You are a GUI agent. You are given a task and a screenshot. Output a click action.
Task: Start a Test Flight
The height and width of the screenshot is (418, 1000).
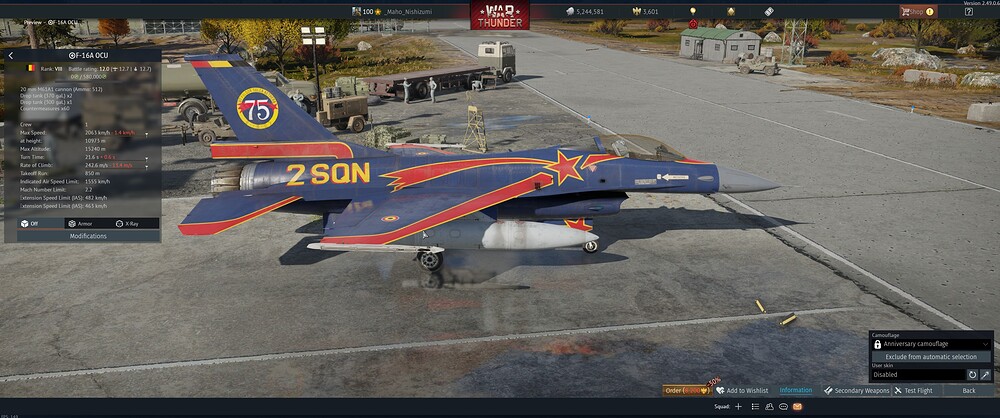[x=914, y=390]
